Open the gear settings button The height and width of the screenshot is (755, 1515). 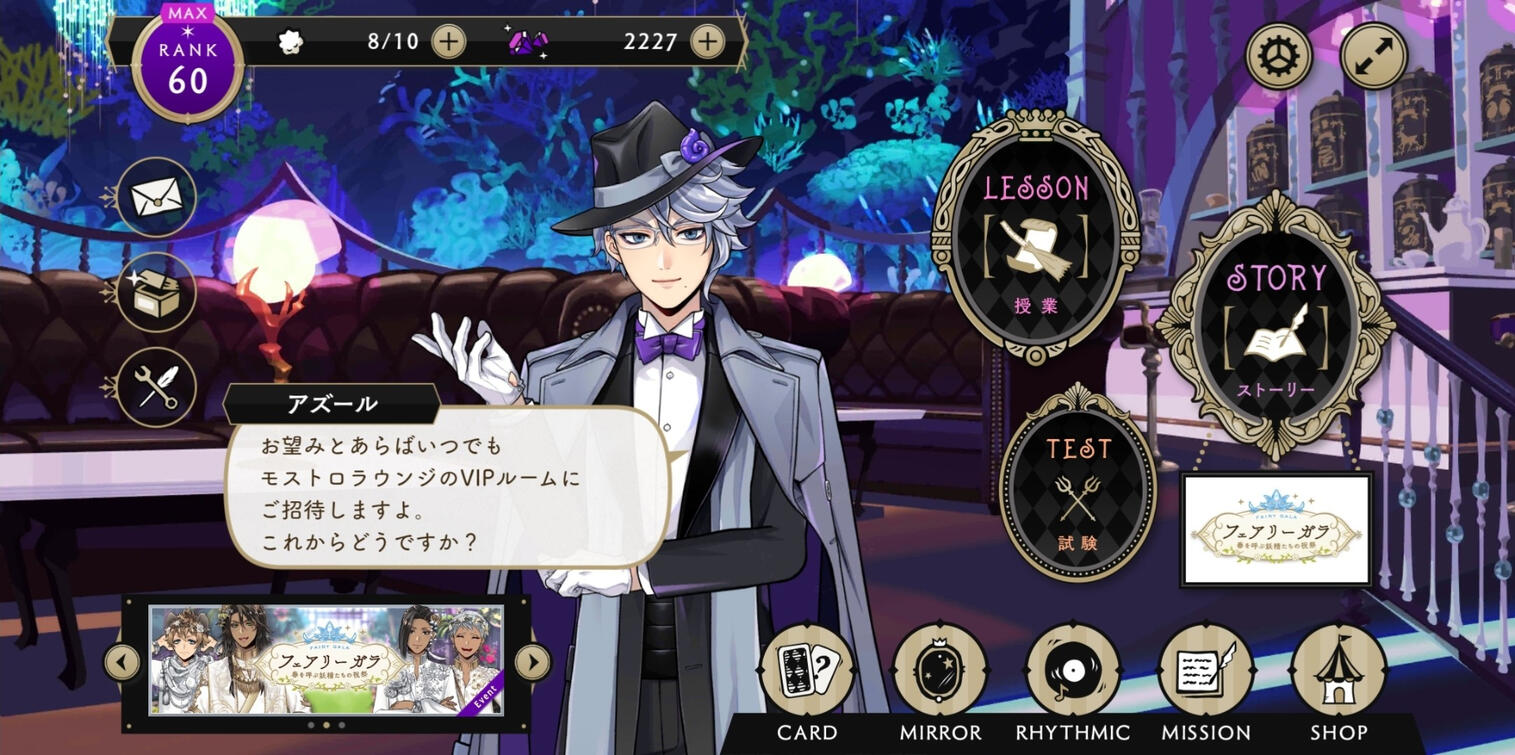click(1279, 56)
